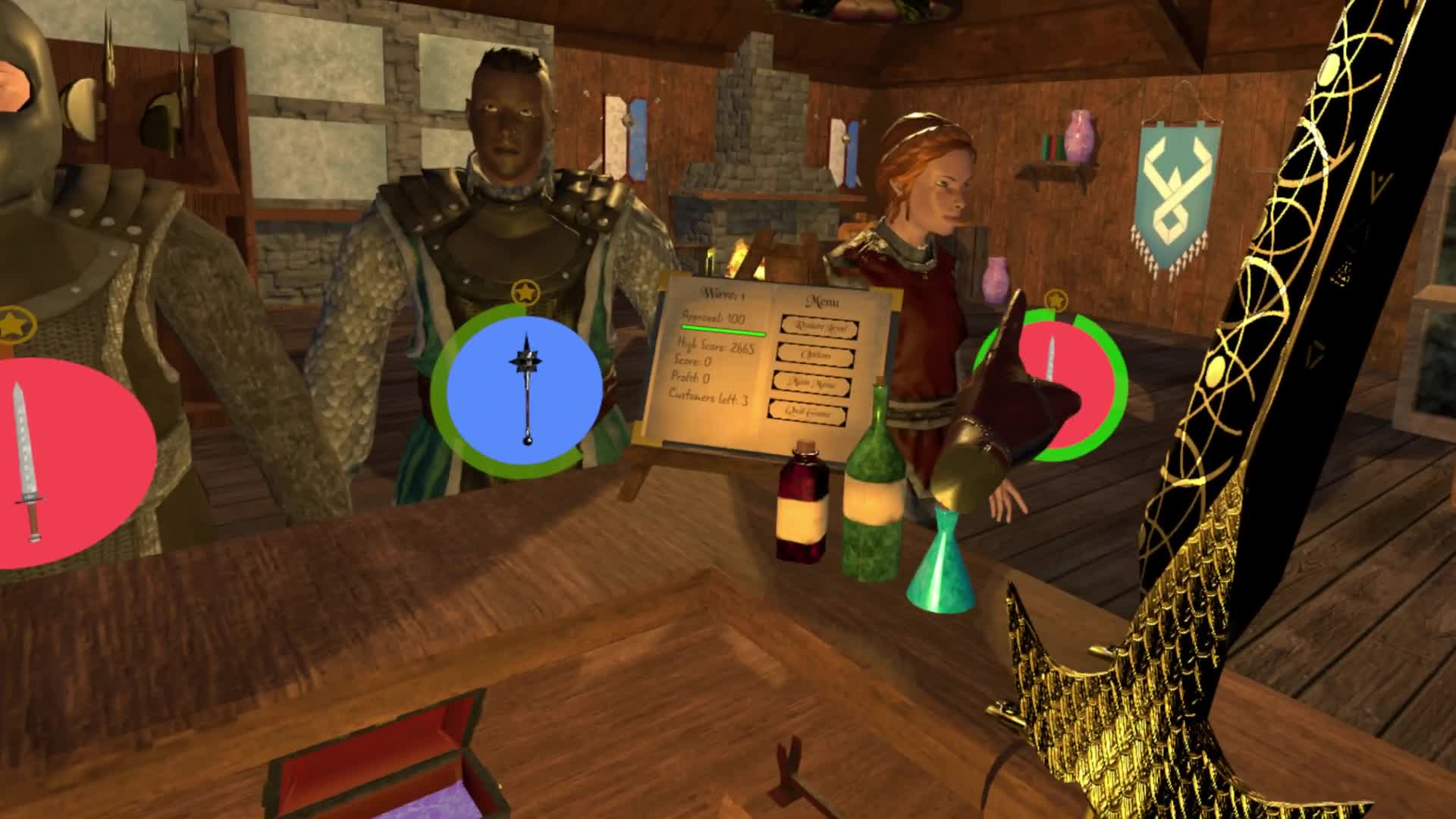Viewport: 1456px width, 819px height.
Task: Open the Main Menu option
Action: (813, 383)
